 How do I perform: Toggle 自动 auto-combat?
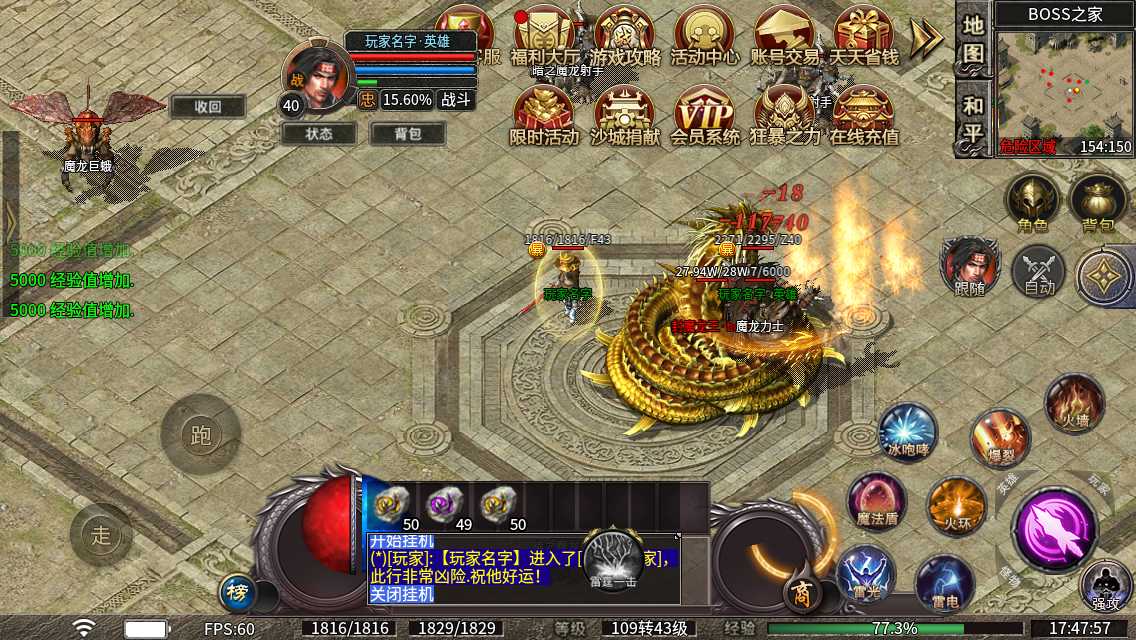1039,273
